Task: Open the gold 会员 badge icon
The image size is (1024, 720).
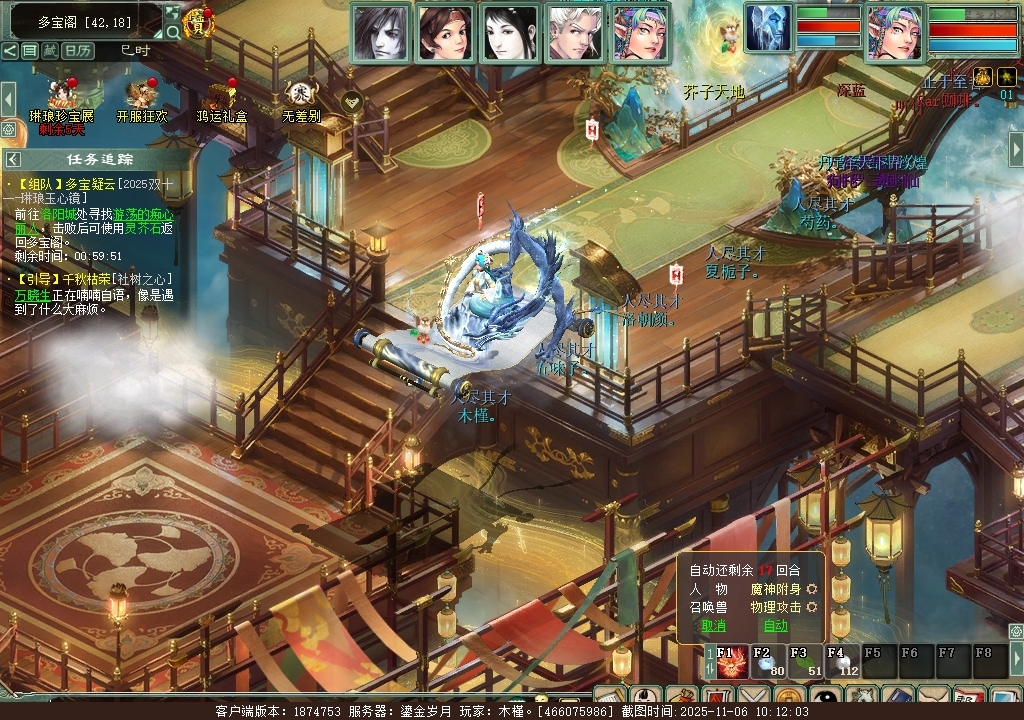Action: point(199,23)
